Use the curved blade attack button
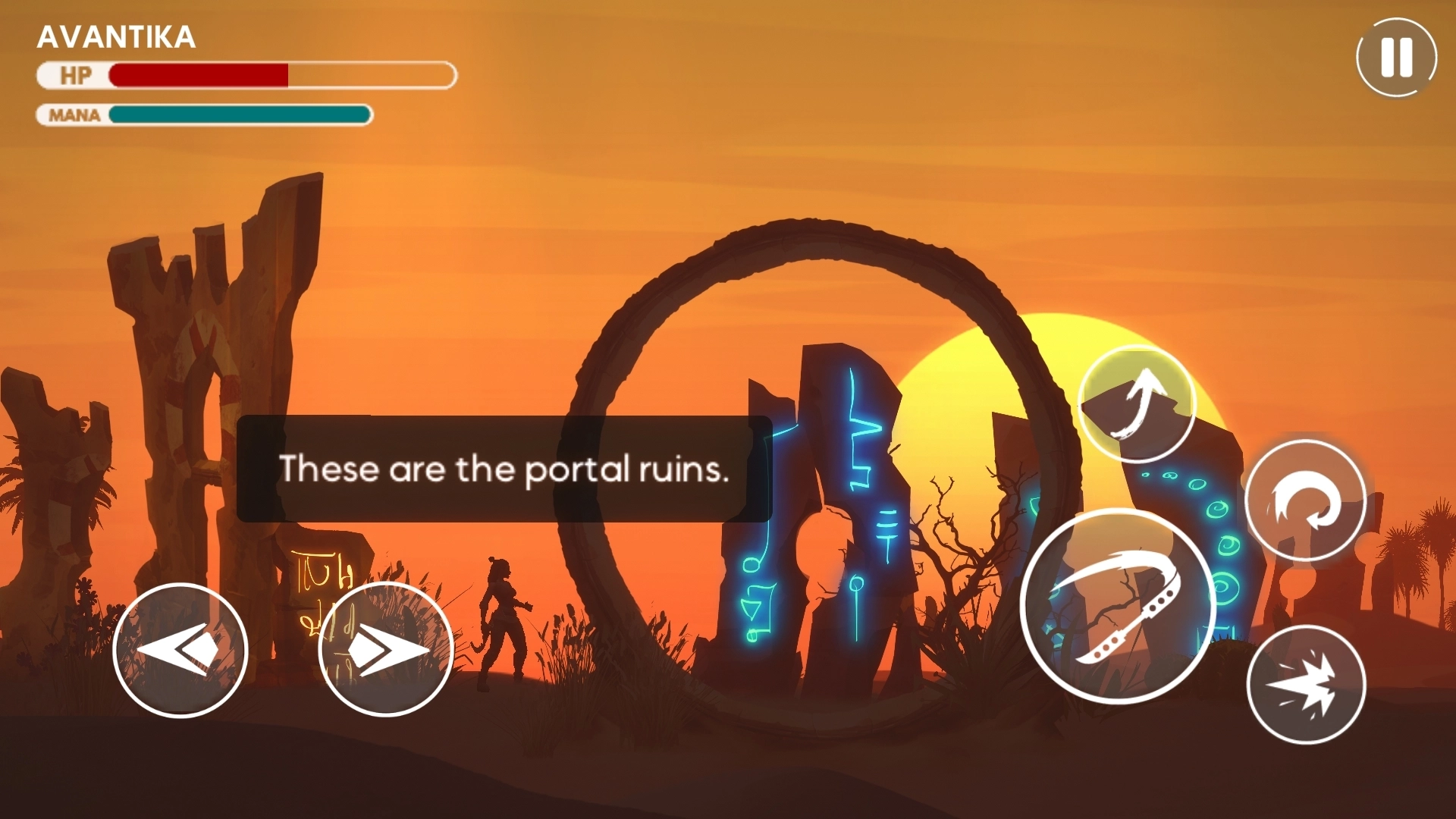 point(1118,607)
